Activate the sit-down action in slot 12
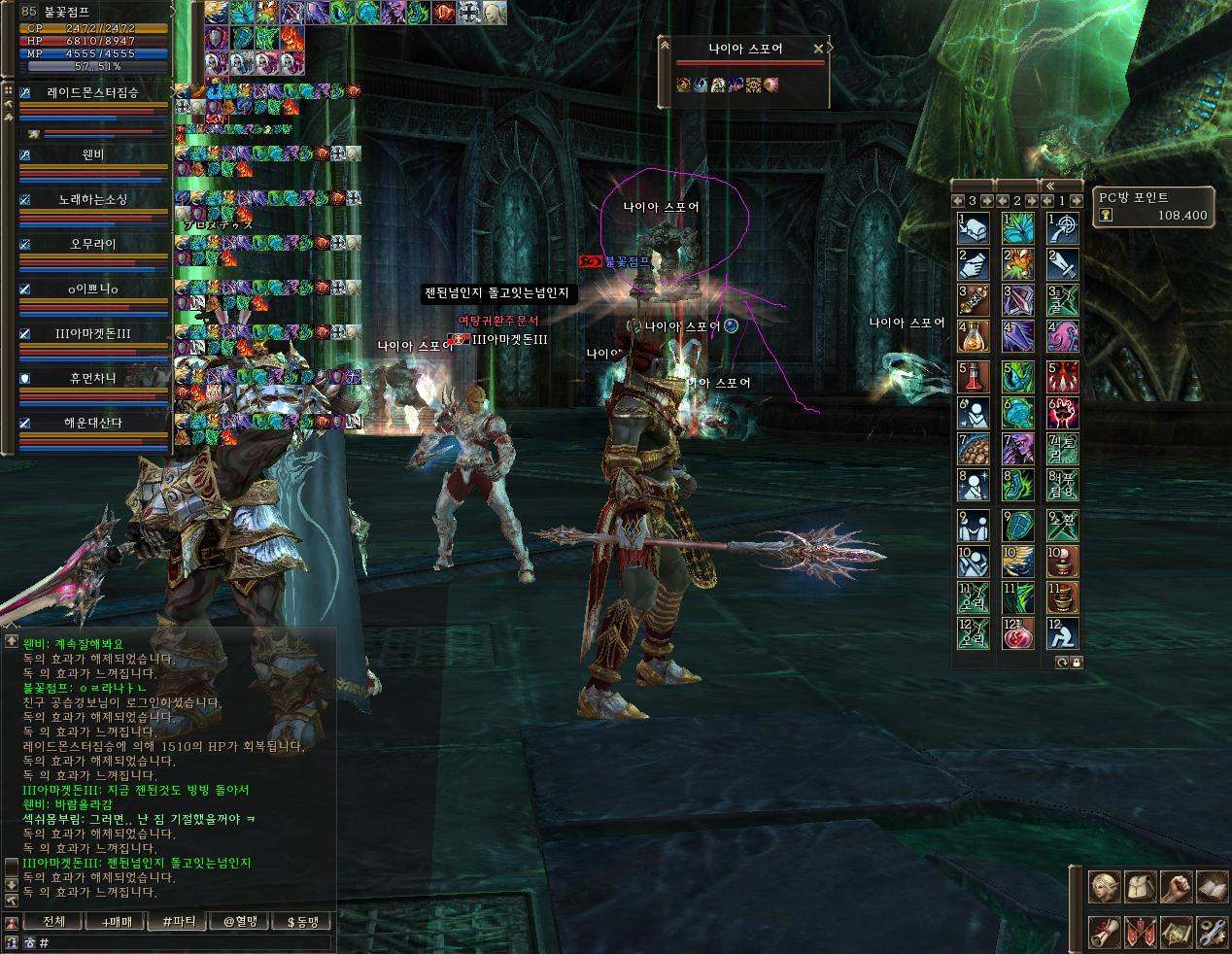1232x954 pixels. click(1062, 633)
